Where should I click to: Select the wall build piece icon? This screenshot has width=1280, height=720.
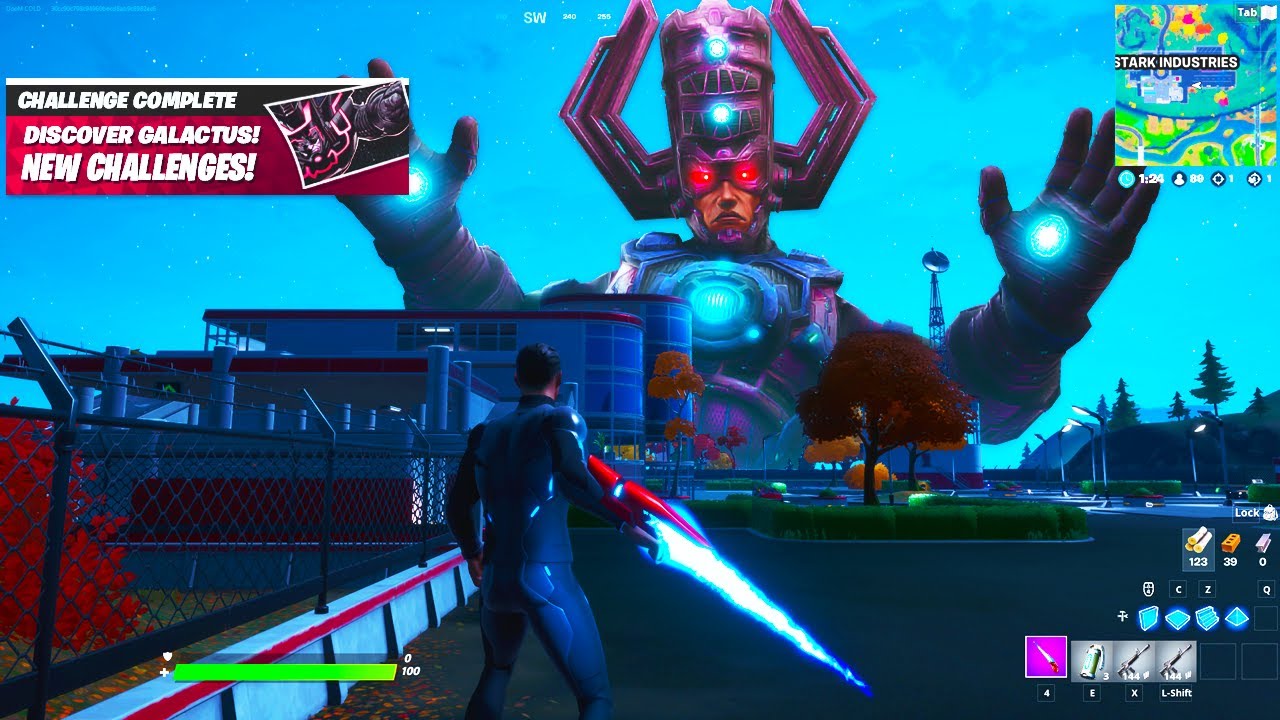click(1148, 618)
